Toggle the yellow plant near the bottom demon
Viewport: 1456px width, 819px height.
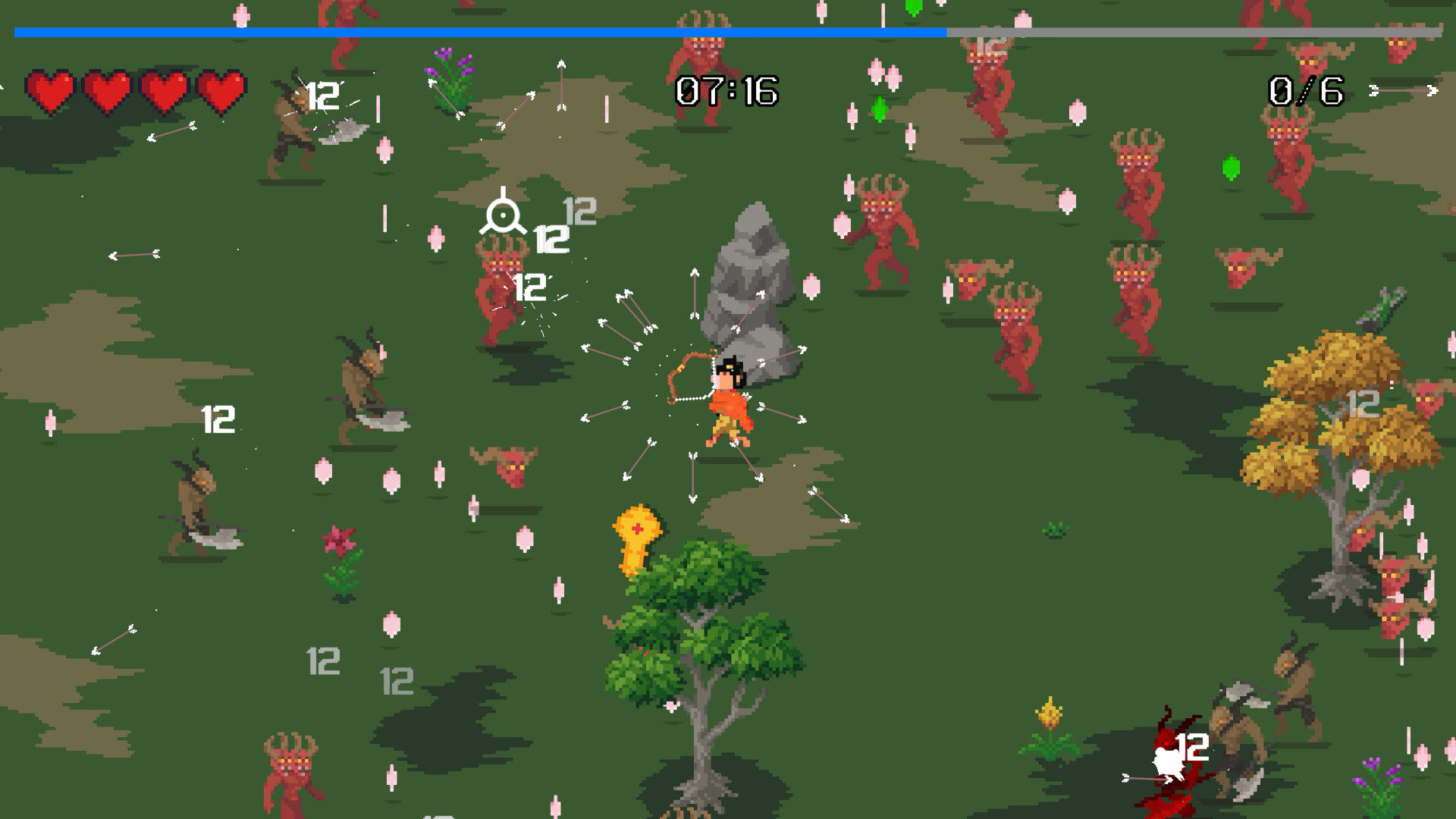(1047, 724)
